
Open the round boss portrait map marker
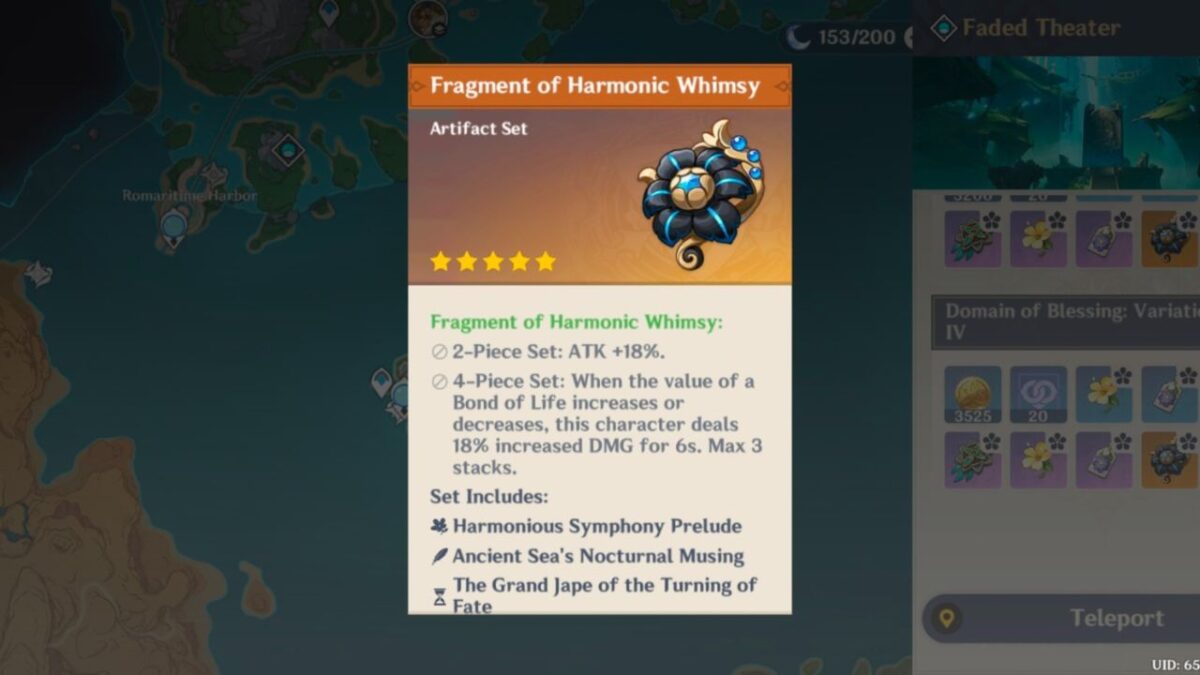(x=428, y=15)
